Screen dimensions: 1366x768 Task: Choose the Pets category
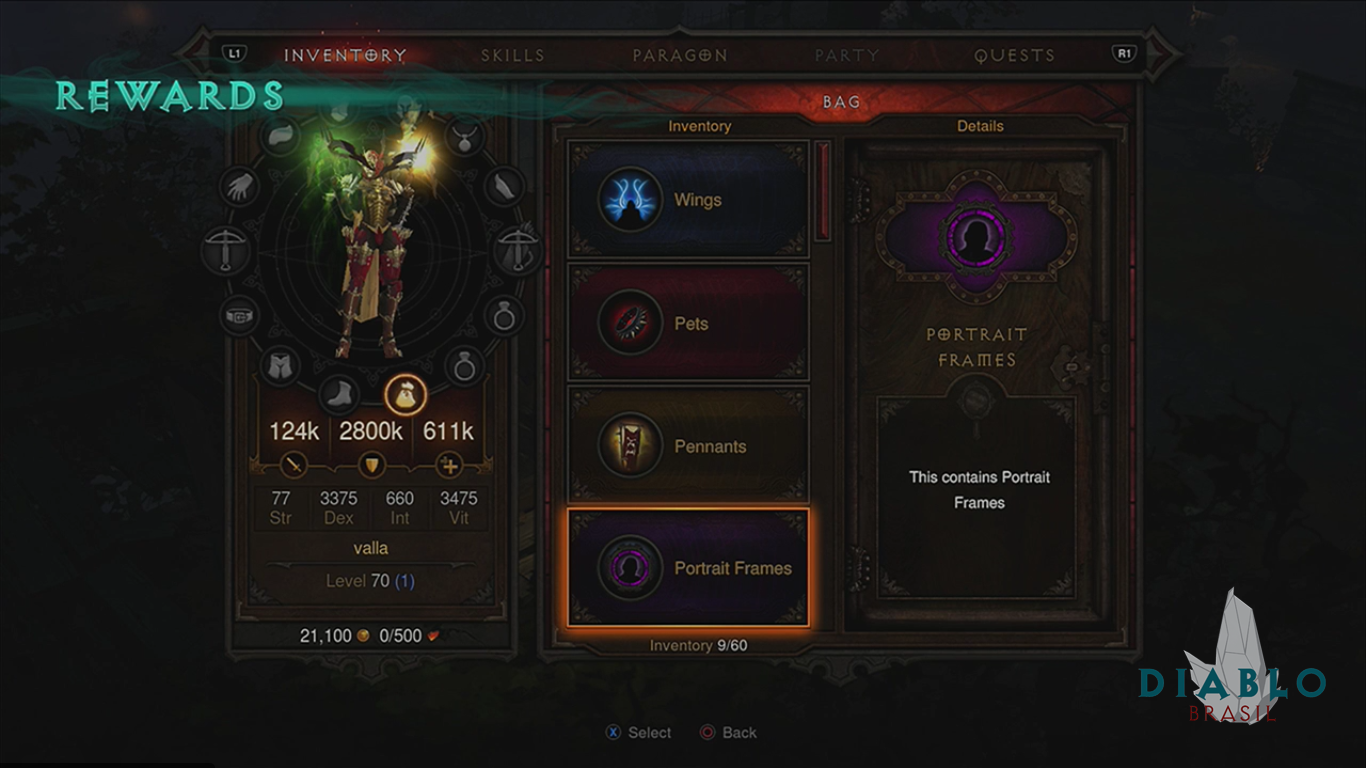pyautogui.click(x=688, y=323)
